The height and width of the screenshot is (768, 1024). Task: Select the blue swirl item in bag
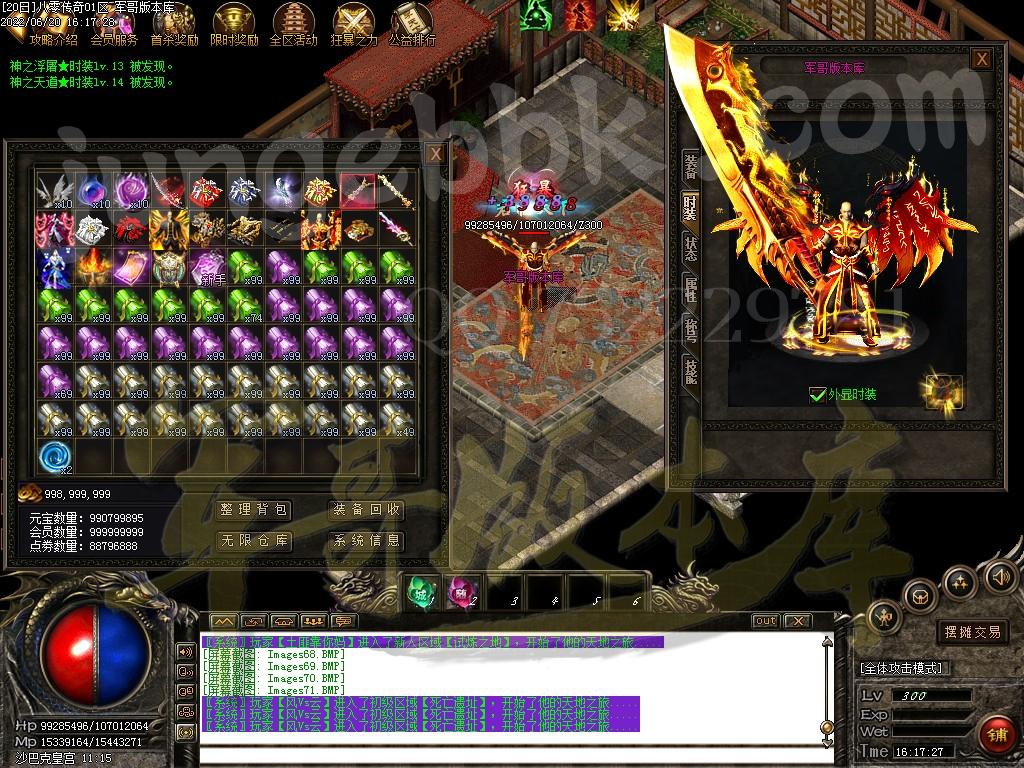coord(54,457)
